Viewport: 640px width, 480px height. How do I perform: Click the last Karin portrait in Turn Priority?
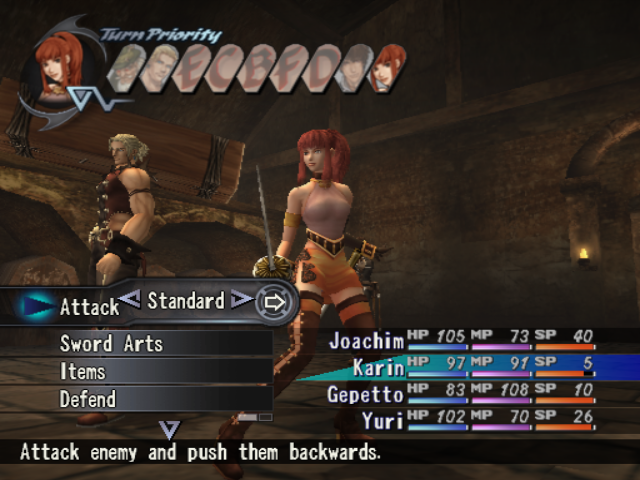pyautogui.click(x=387, y=68)
